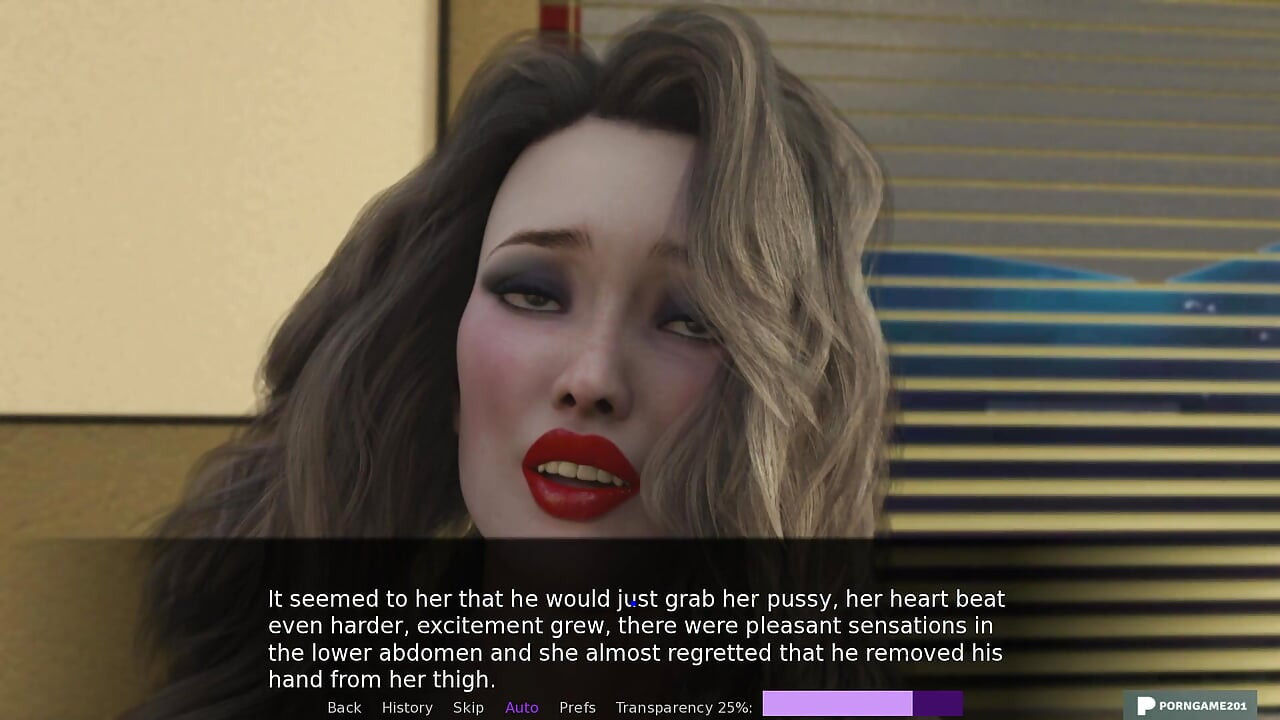The height and width of the screenshot is (720, 1280).
Task: Enable Skip mode to fast-forward dialogue
Action: pos(468,707)
